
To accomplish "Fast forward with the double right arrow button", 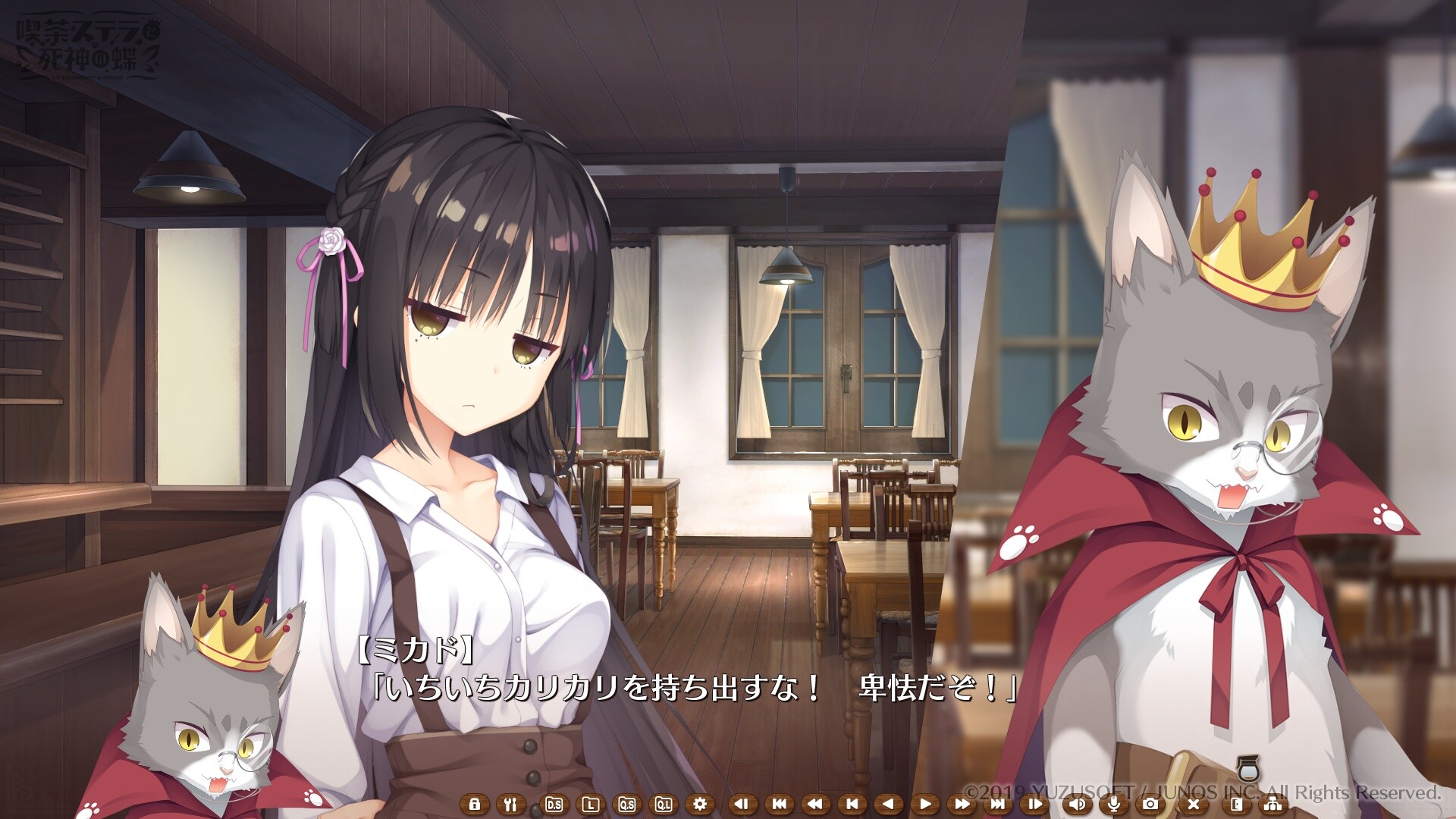I will pyautogui.click(x=962, y=804).
